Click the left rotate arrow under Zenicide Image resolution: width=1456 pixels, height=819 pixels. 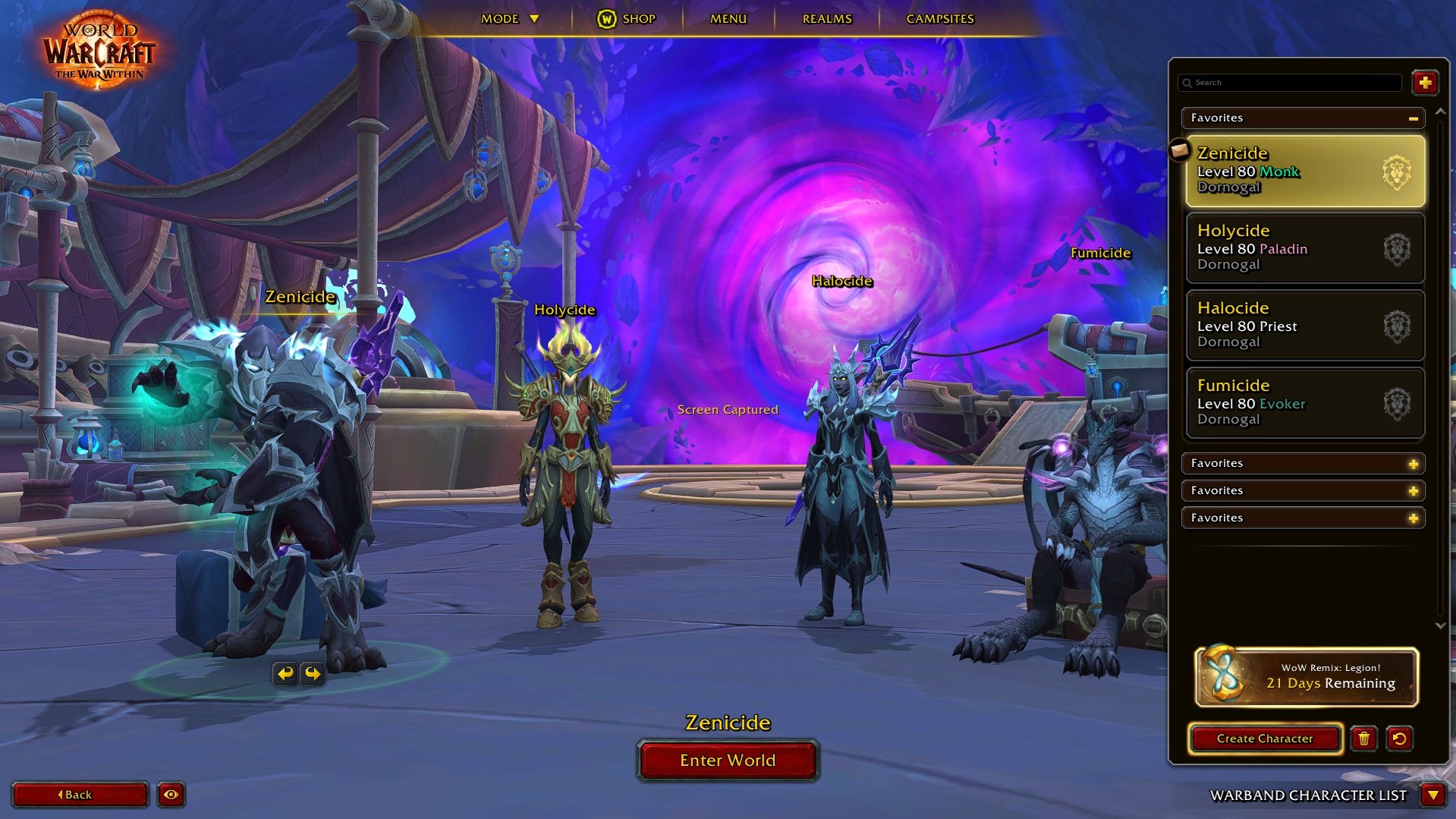285,673
